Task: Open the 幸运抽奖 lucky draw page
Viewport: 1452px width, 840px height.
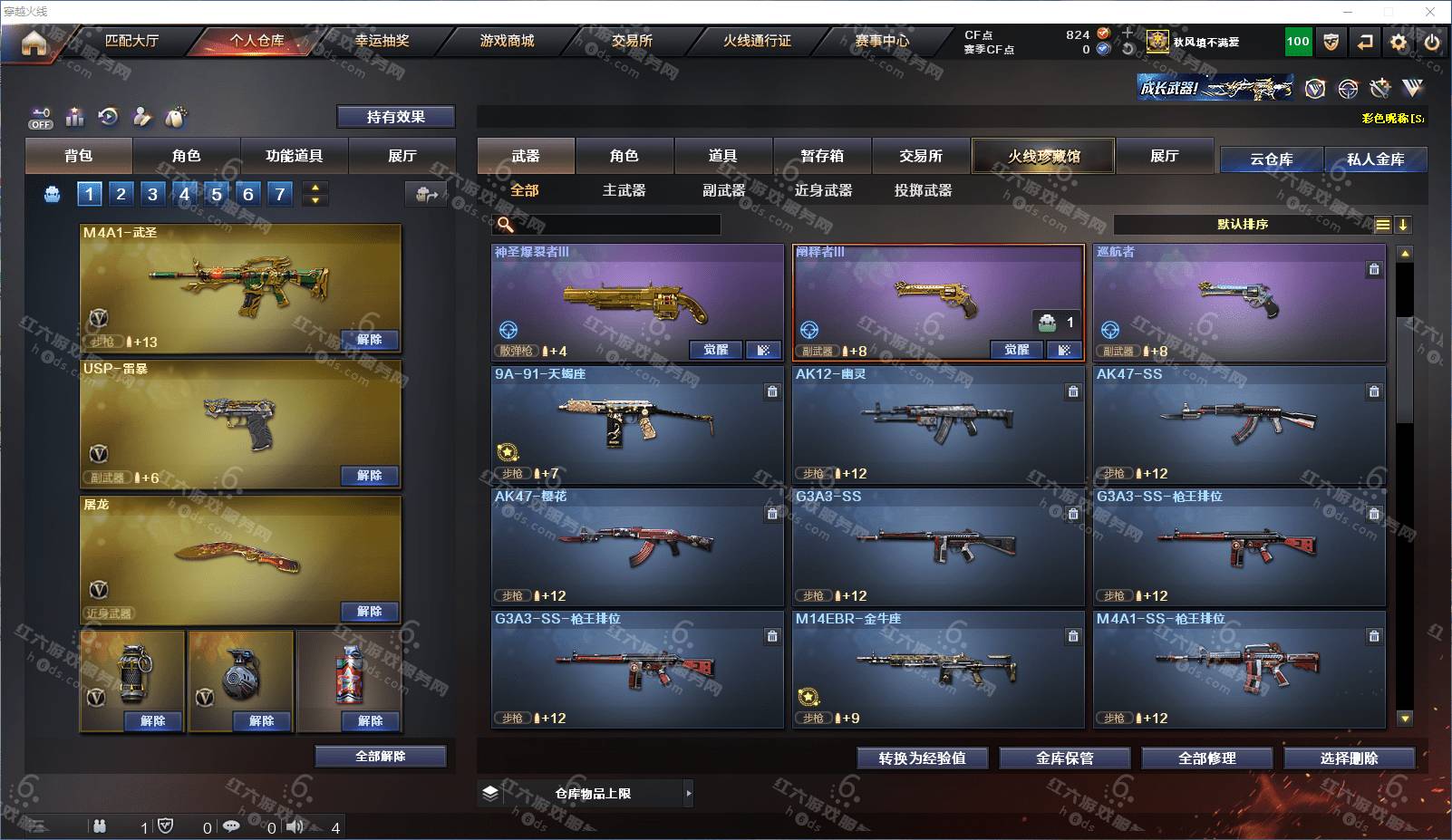Action: pyautogui.click(x=382, y=41)
